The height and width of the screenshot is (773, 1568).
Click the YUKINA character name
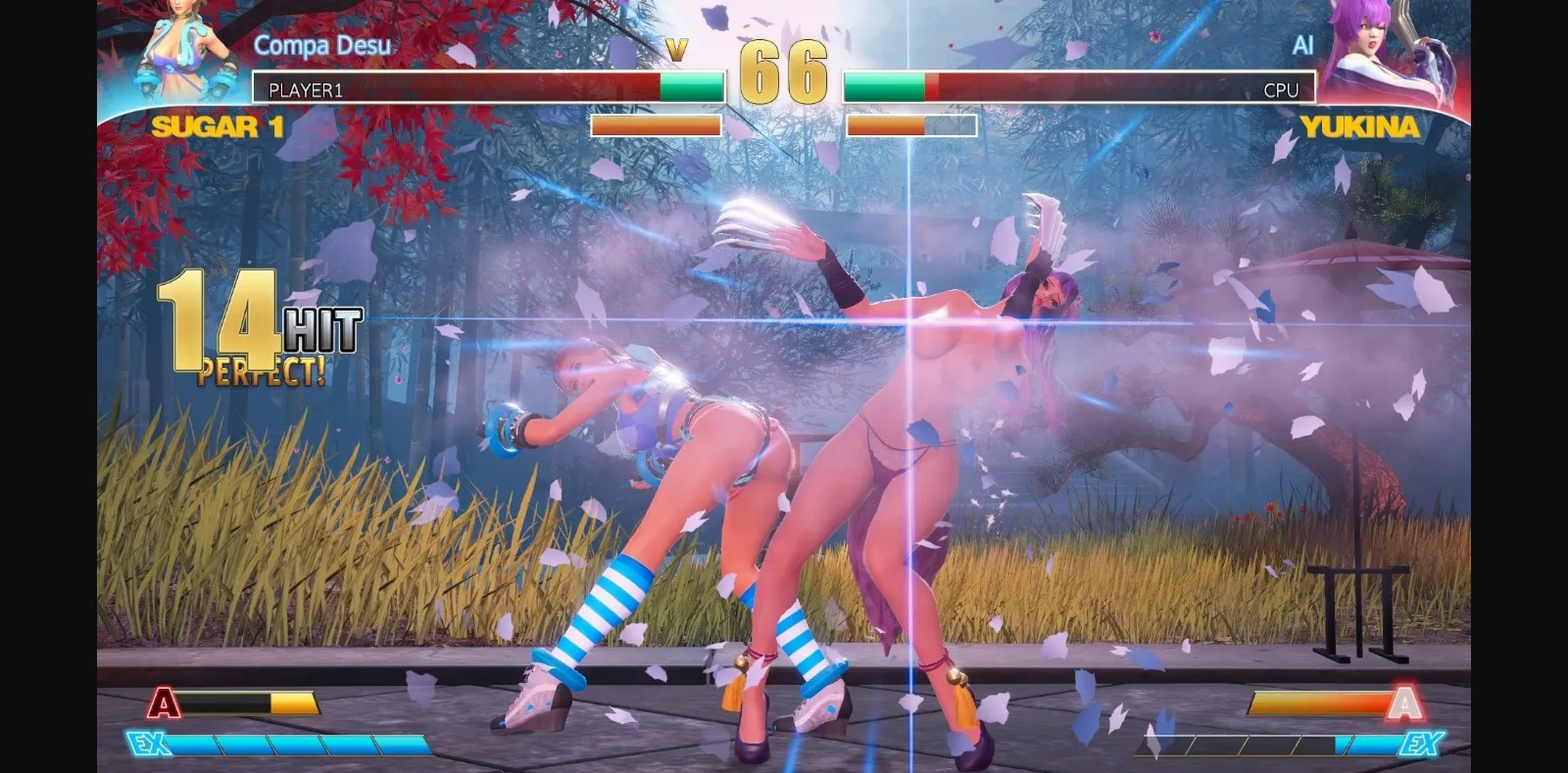coord(1359,127)
